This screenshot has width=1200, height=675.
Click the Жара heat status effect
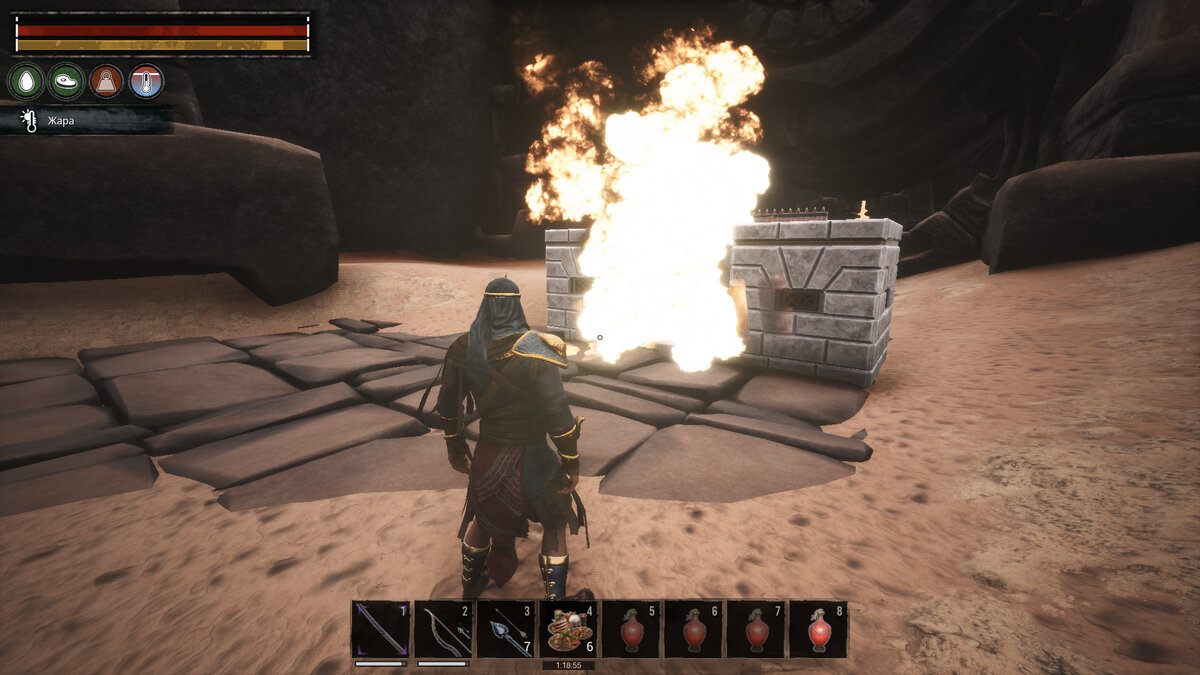tap(58, 121)
